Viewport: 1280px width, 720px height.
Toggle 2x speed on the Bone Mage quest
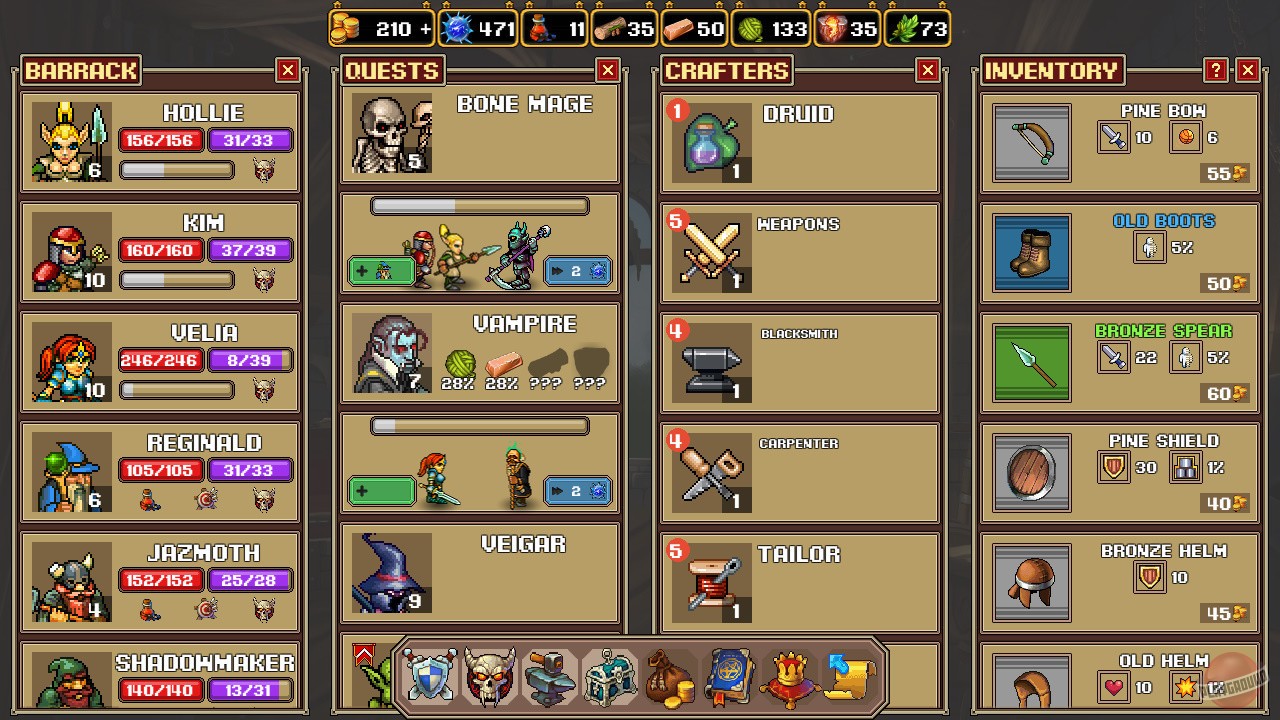click(577, 271)
